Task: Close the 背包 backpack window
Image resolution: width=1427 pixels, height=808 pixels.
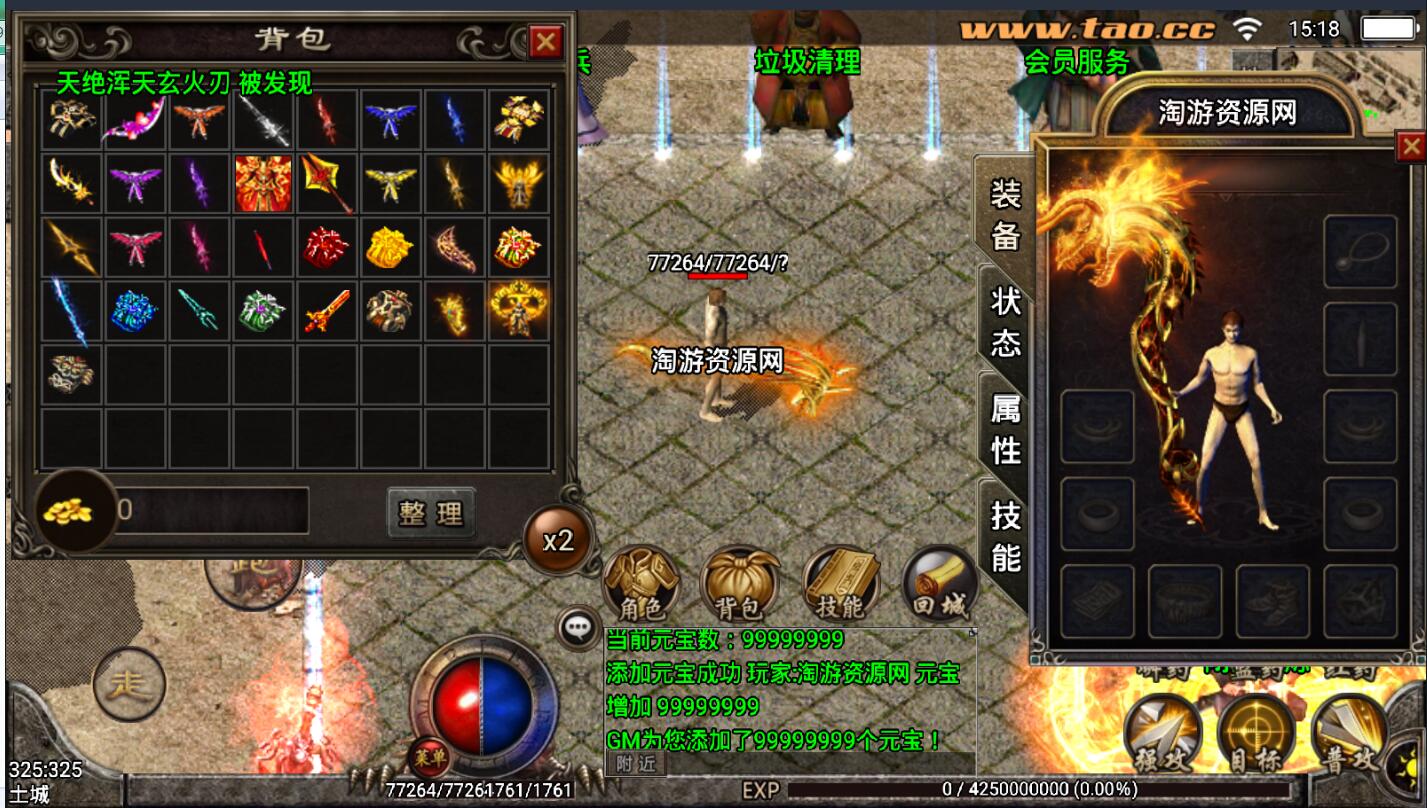Action: point(545,42)
